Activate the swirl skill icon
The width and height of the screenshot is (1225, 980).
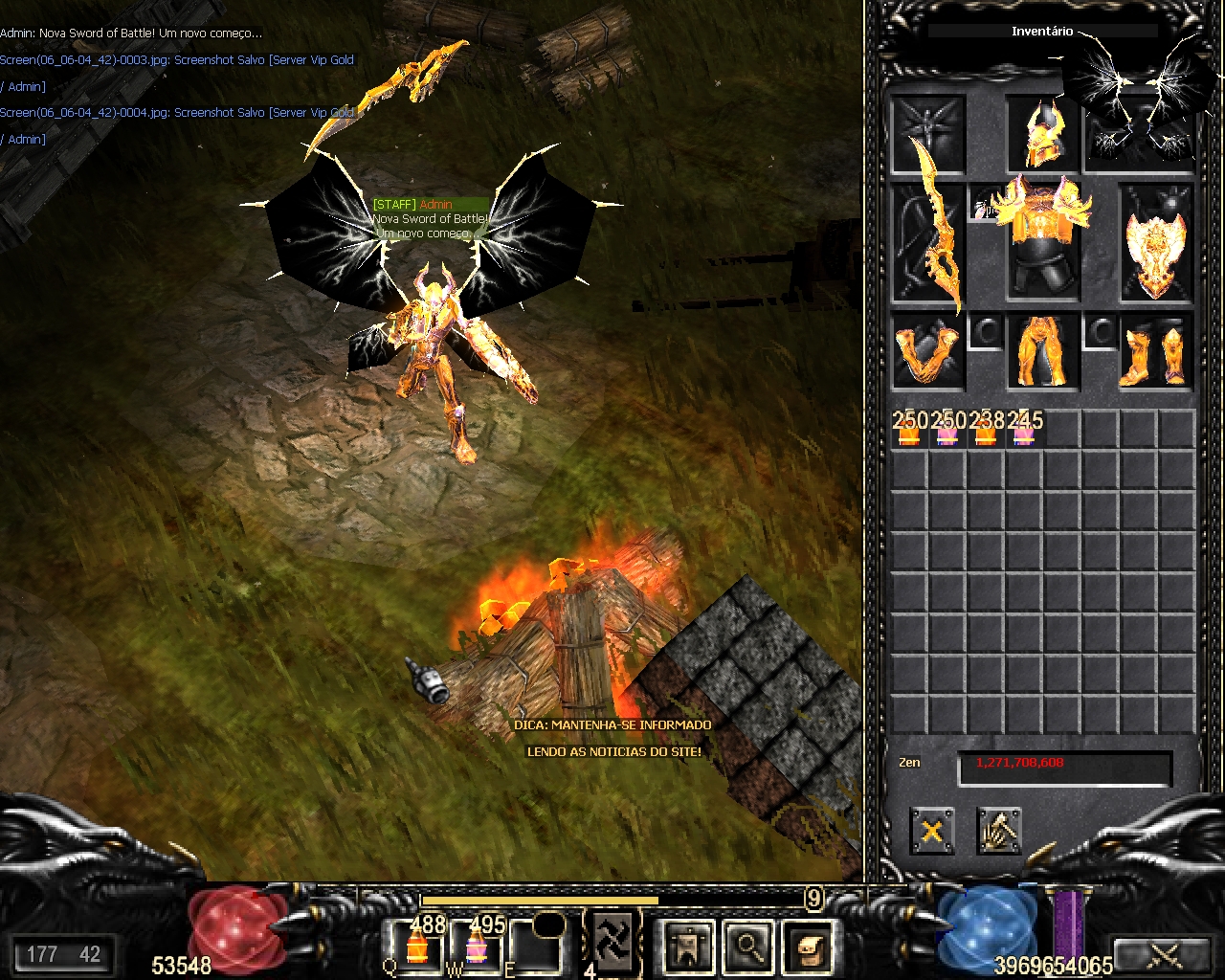[612, 936]
